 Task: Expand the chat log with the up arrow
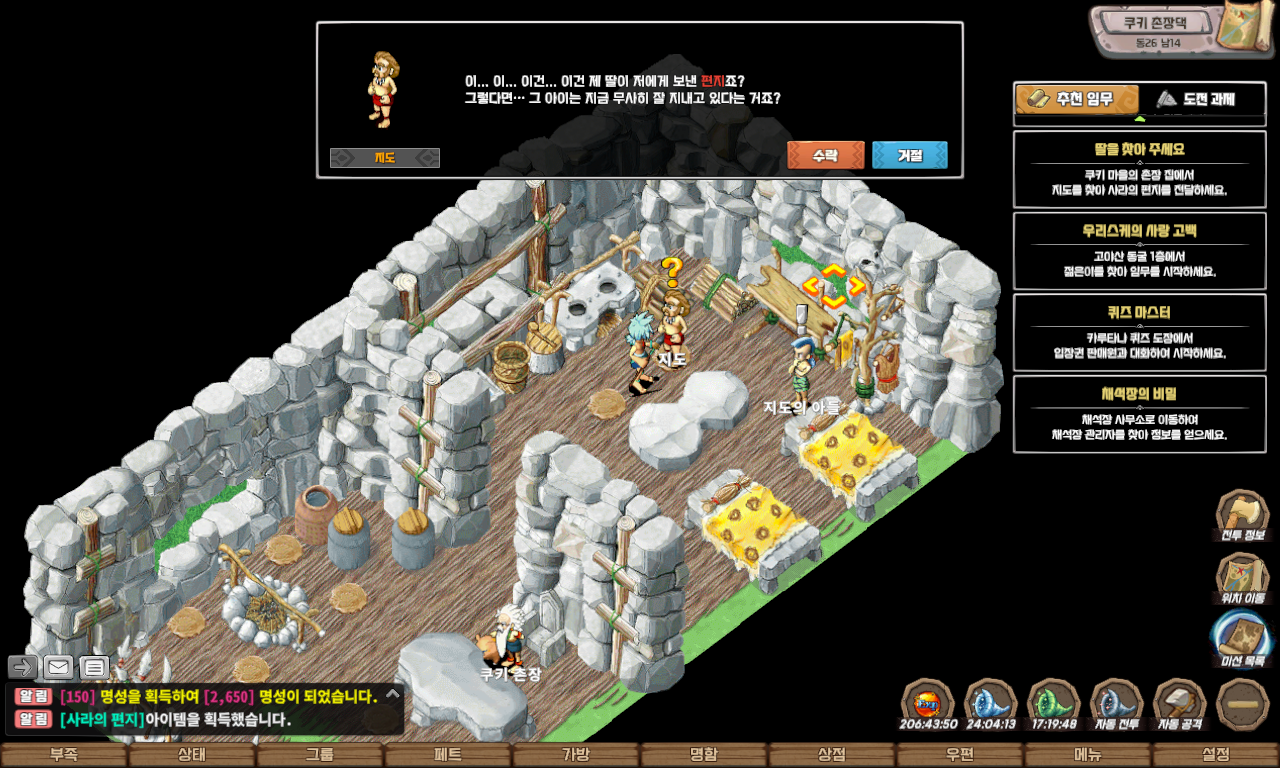coord(393,693)
